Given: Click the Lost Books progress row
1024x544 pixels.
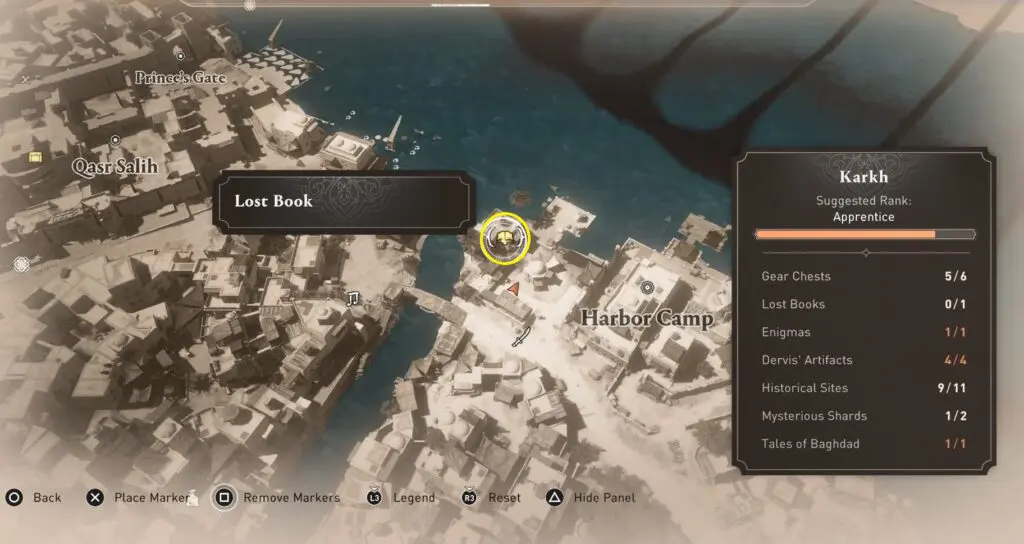Looking at the screenshot, I should click(x=864, y=304).
